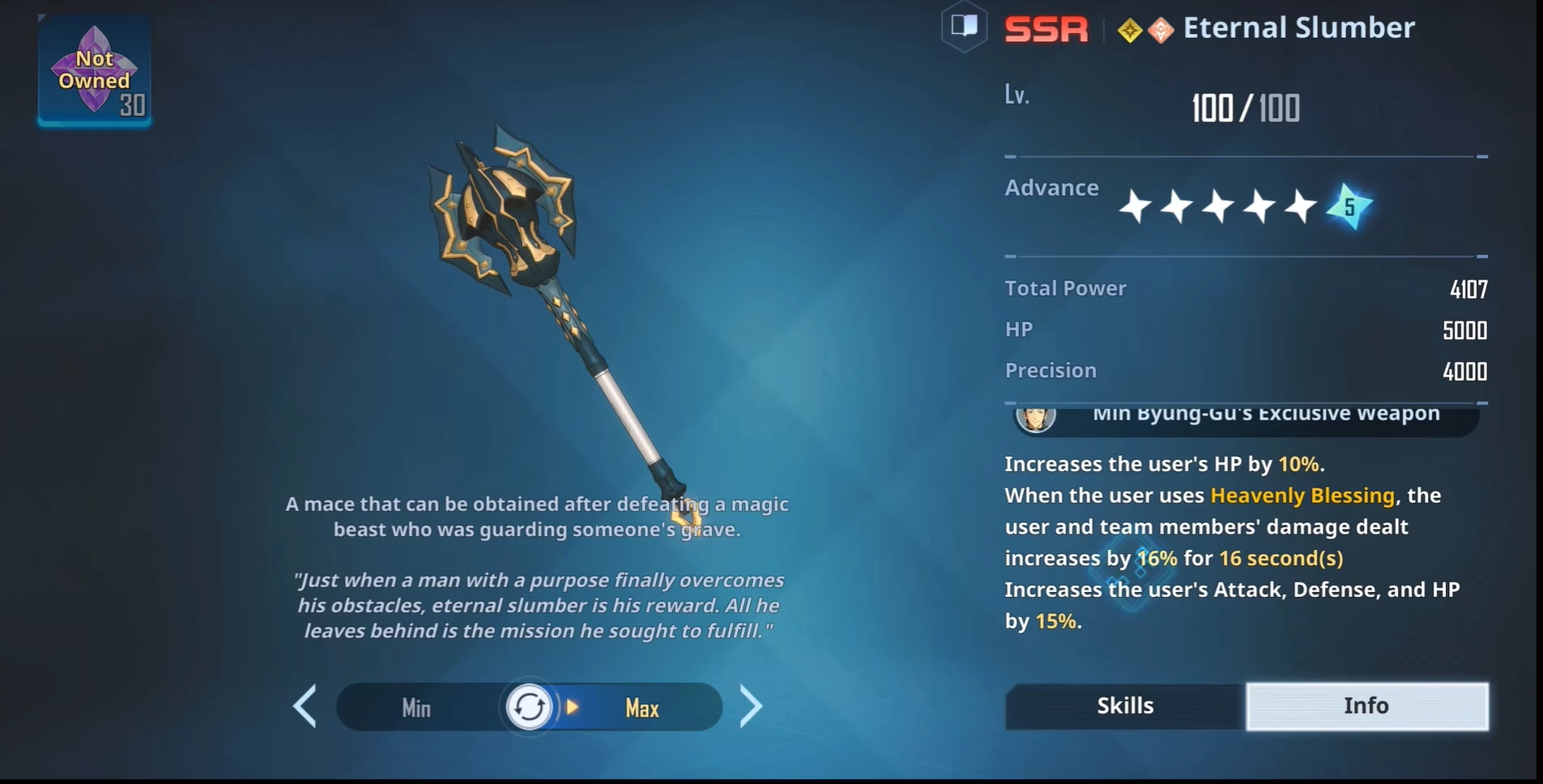Select the Info tab
The height and width of the screenshot is (784, 1543).
click(1366, 705)
